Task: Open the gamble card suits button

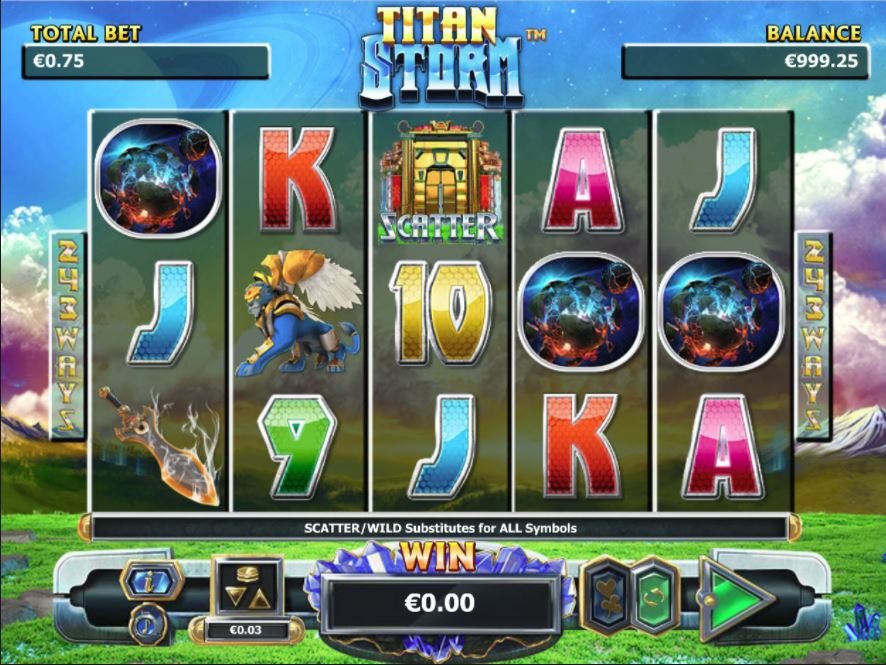Action: coord(609,598)
